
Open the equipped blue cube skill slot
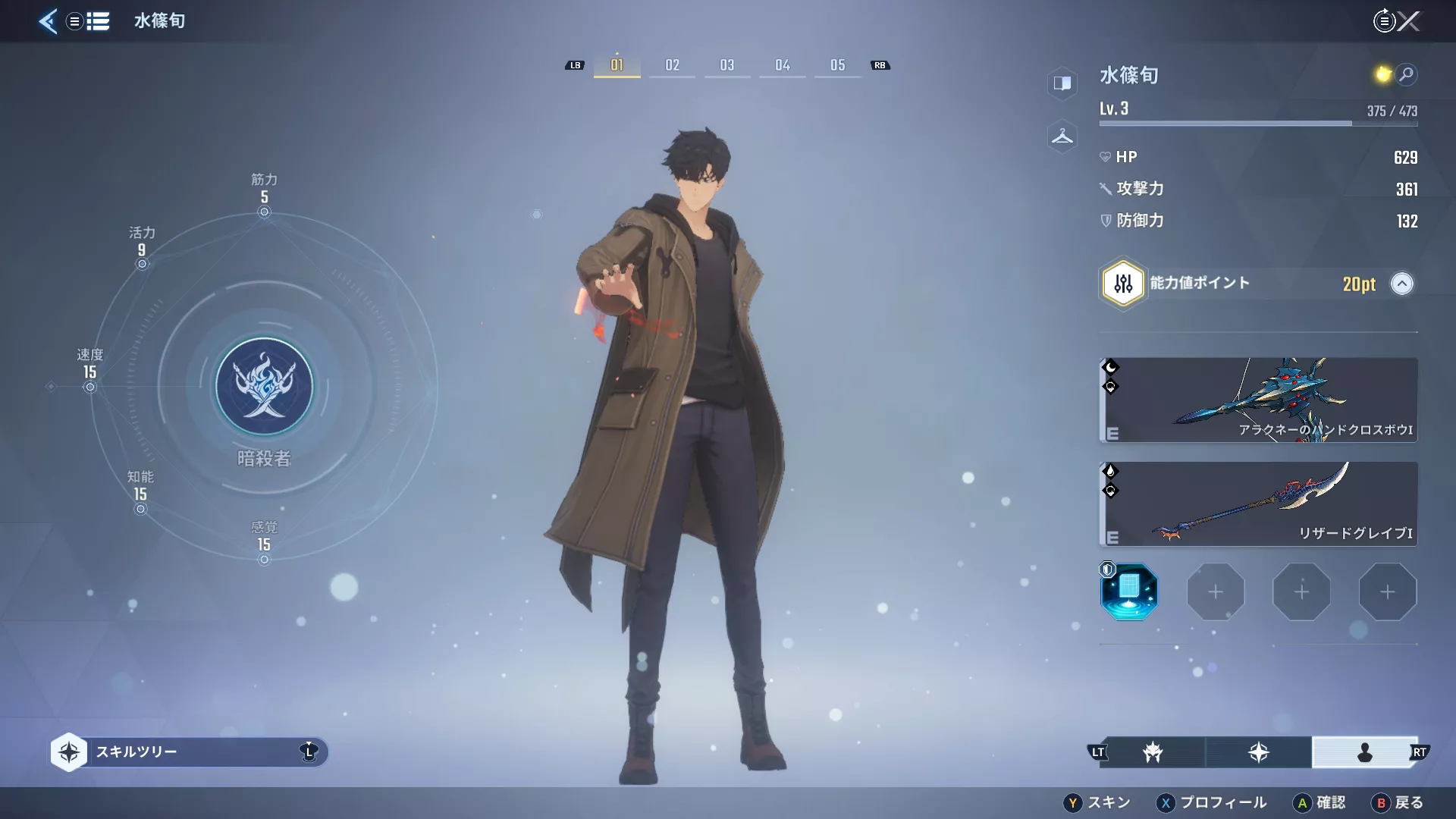pyautogui.click(x=1129, y=591)
